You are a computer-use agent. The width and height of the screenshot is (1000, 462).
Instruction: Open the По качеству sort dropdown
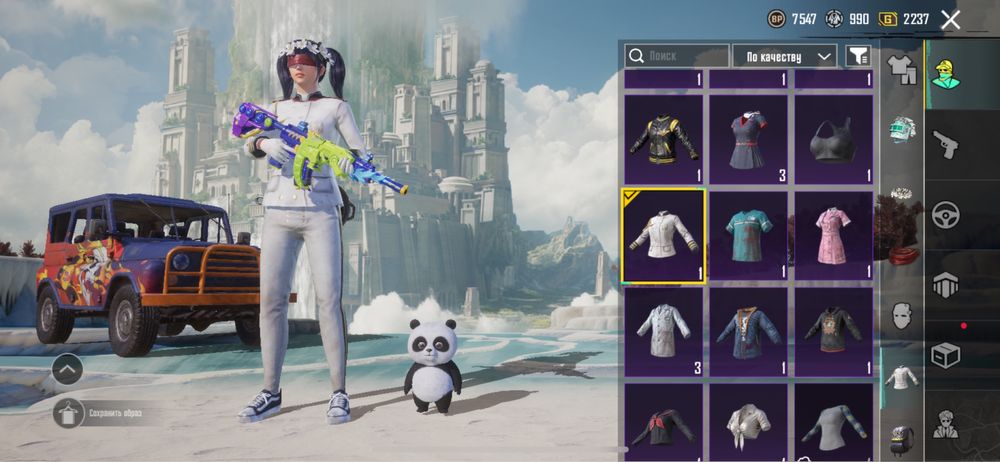pyautogui.click(x=785, y=56)
